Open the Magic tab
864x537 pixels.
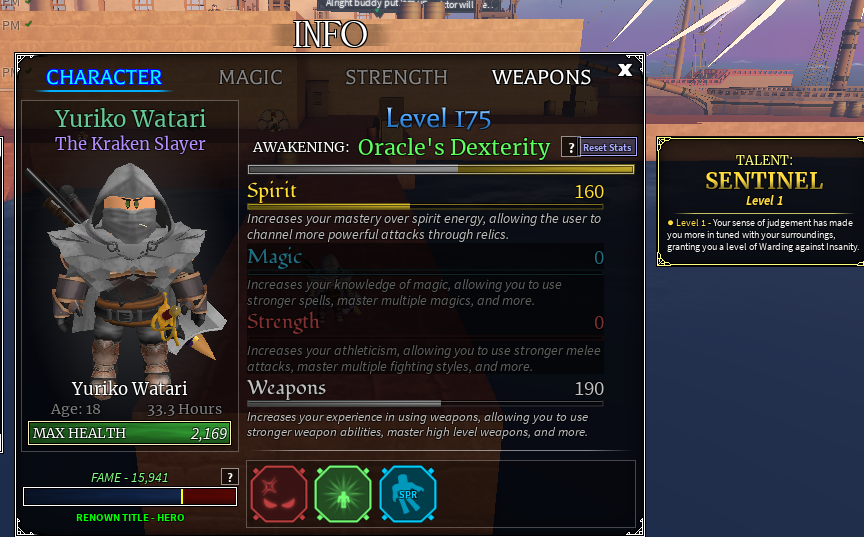[250, 77]
